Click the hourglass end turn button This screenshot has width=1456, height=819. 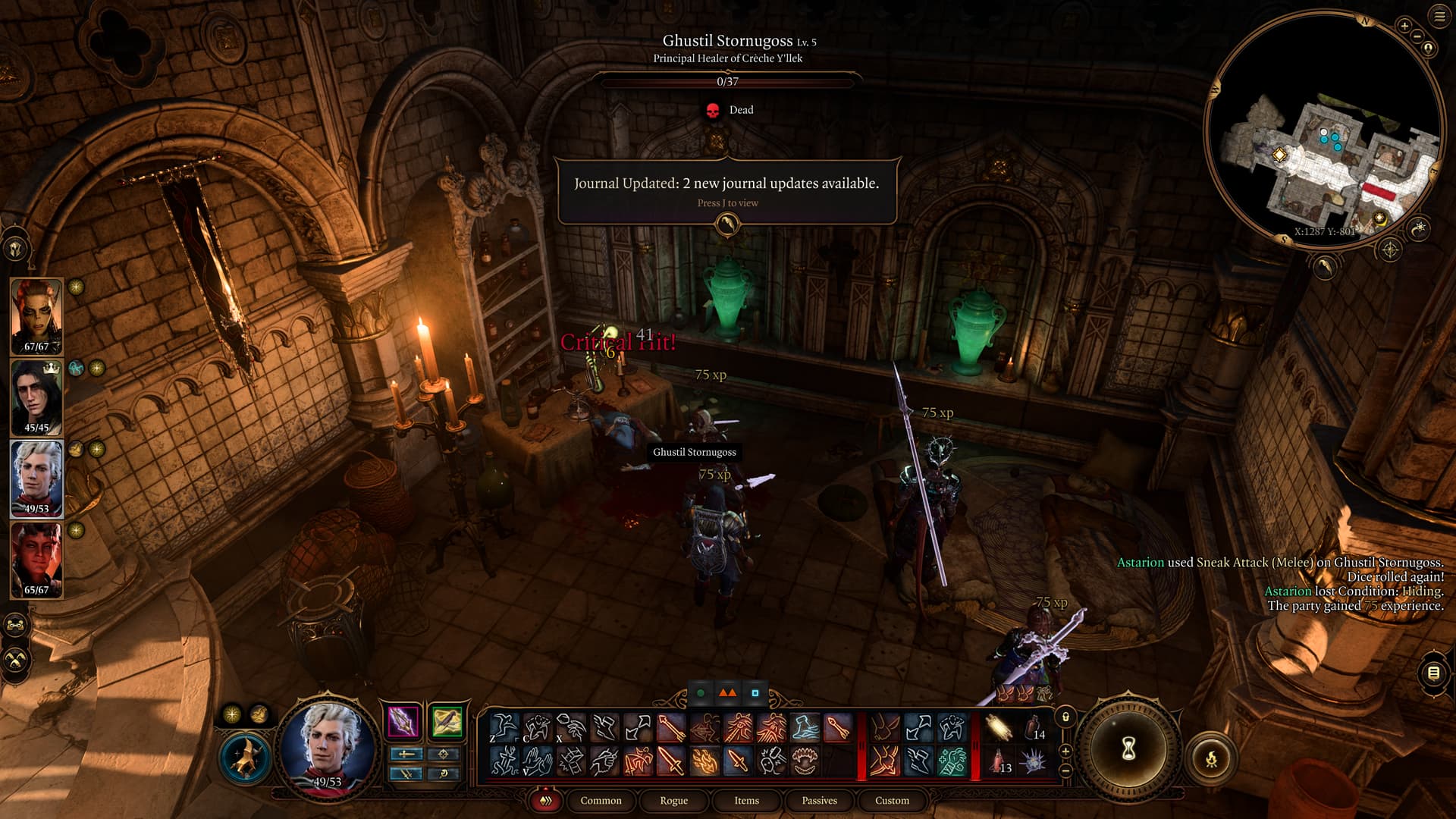pos(1128,749)
